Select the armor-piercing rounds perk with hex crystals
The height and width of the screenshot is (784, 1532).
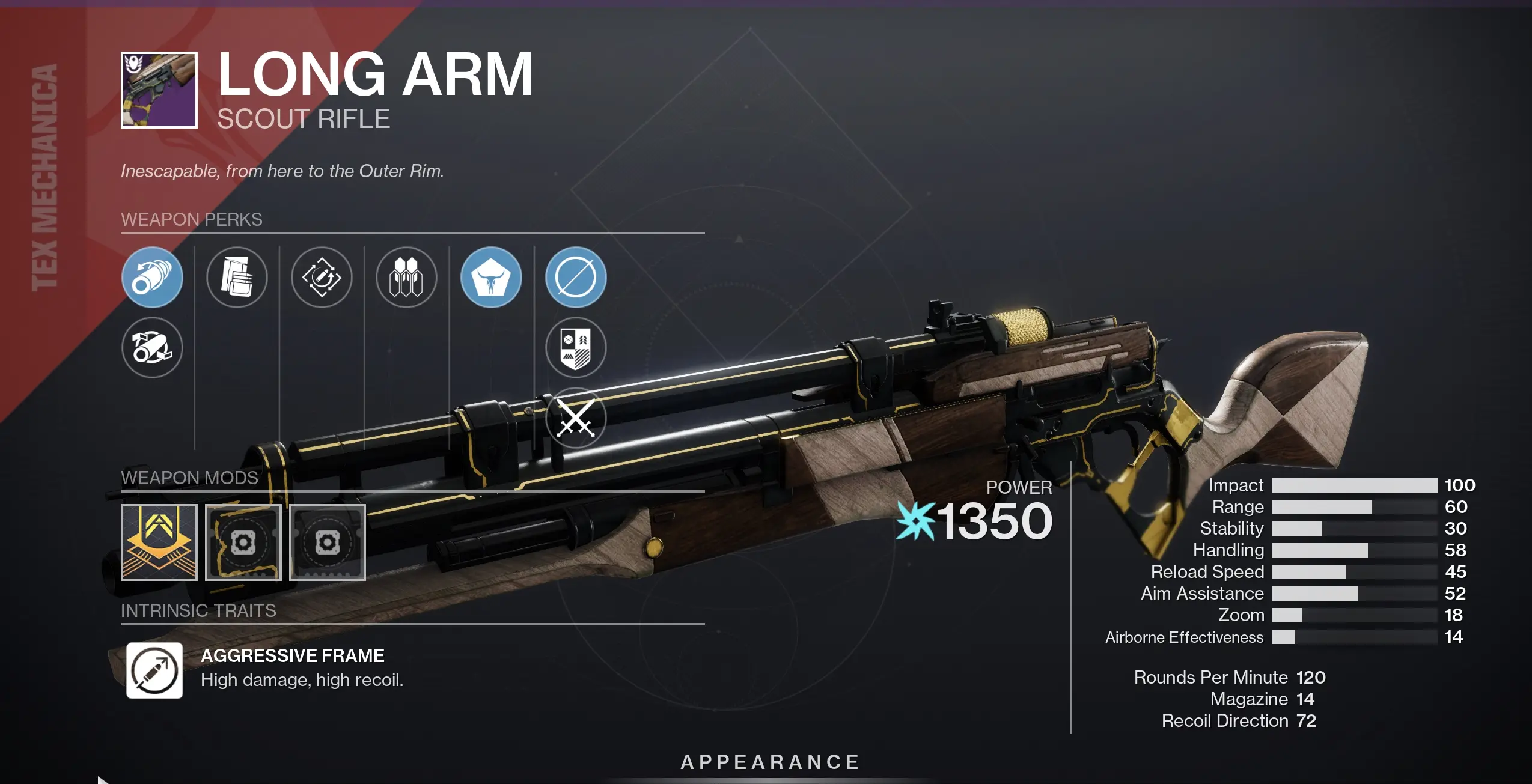tap(407, 278)
